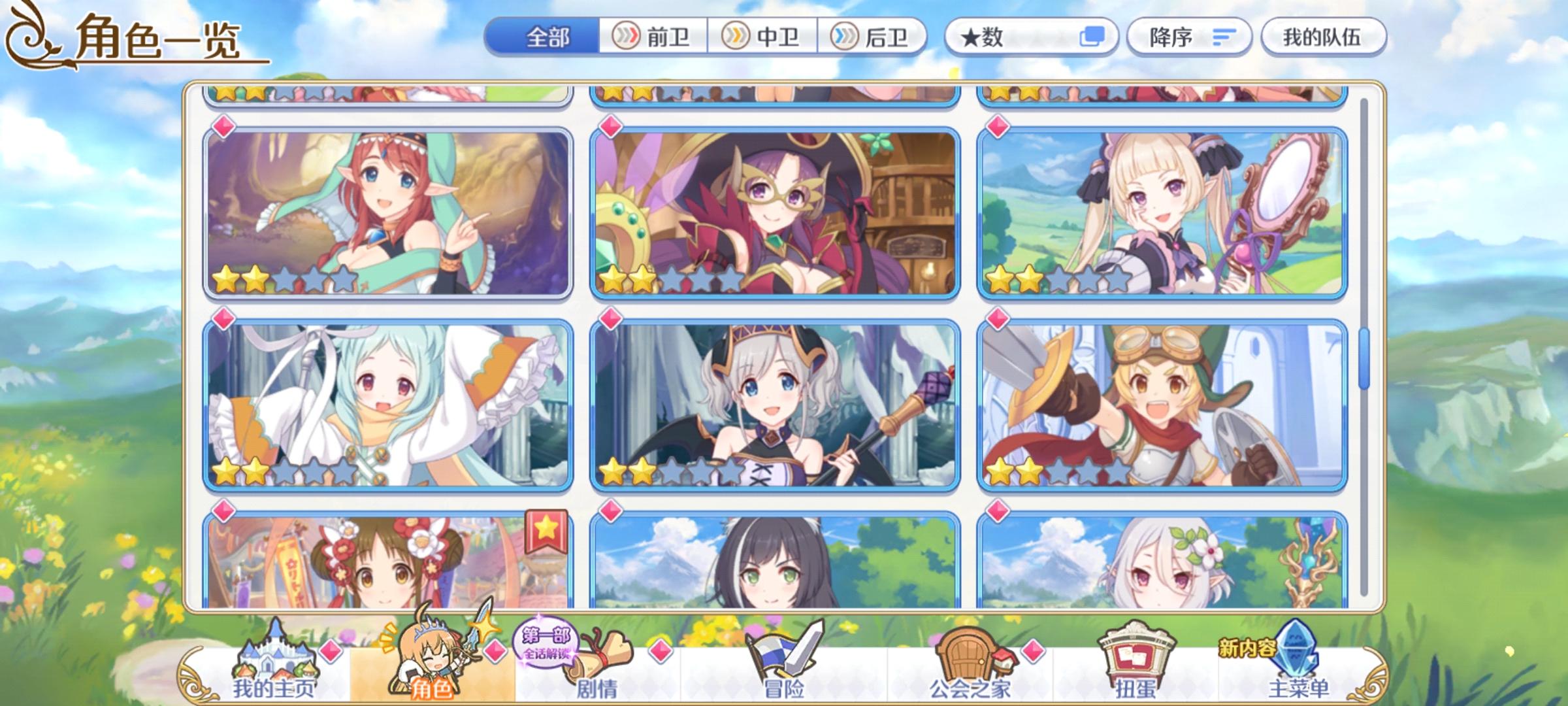The height and width of the screenshot is (706, 1568).
Task: Toggle sort order with the 降序 button
Action: [x=1189, y=38]
